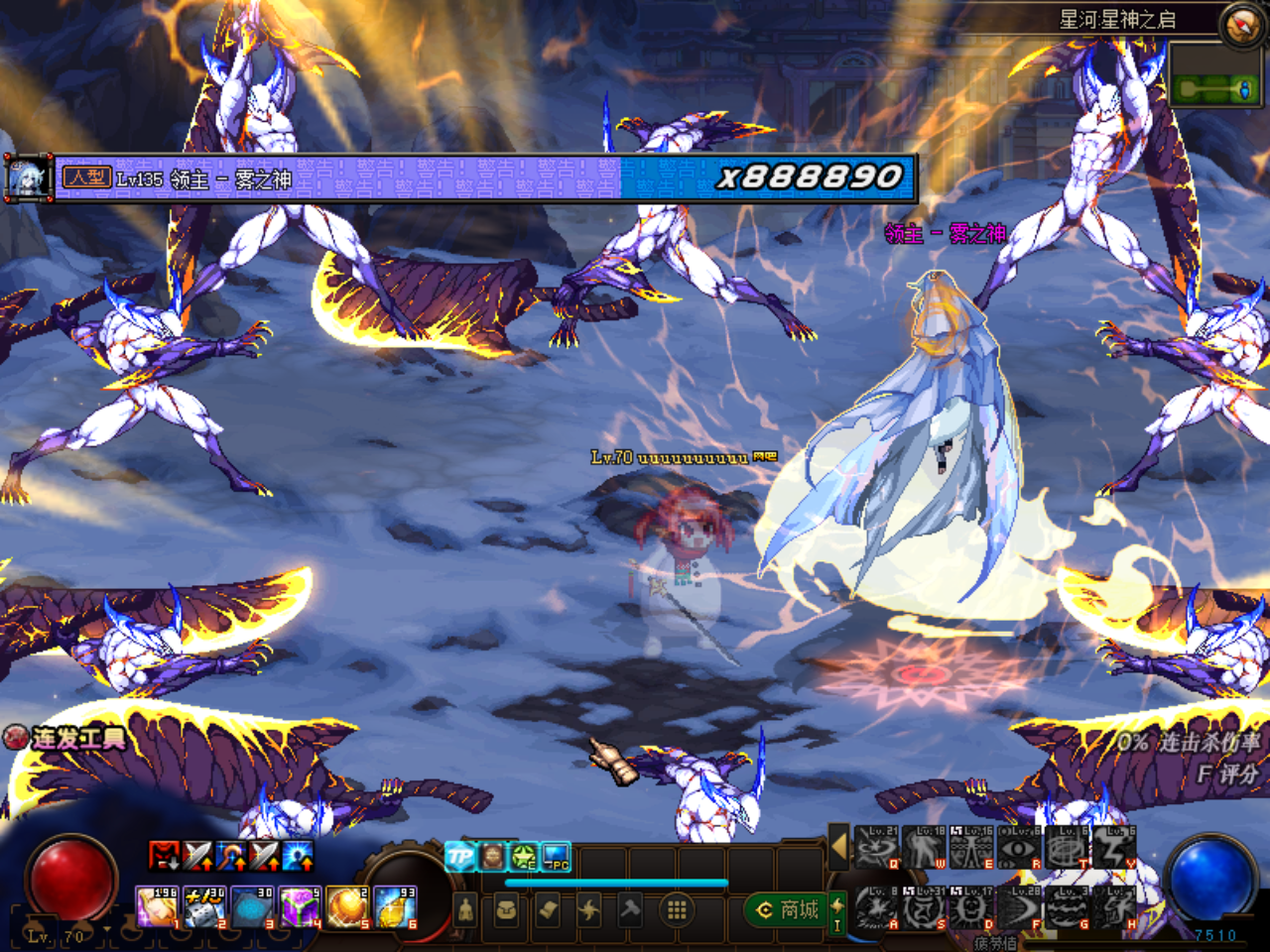The height and width of the screenshot is (952, 1270).
Task: Select the character profile icon
Action: 465,910
